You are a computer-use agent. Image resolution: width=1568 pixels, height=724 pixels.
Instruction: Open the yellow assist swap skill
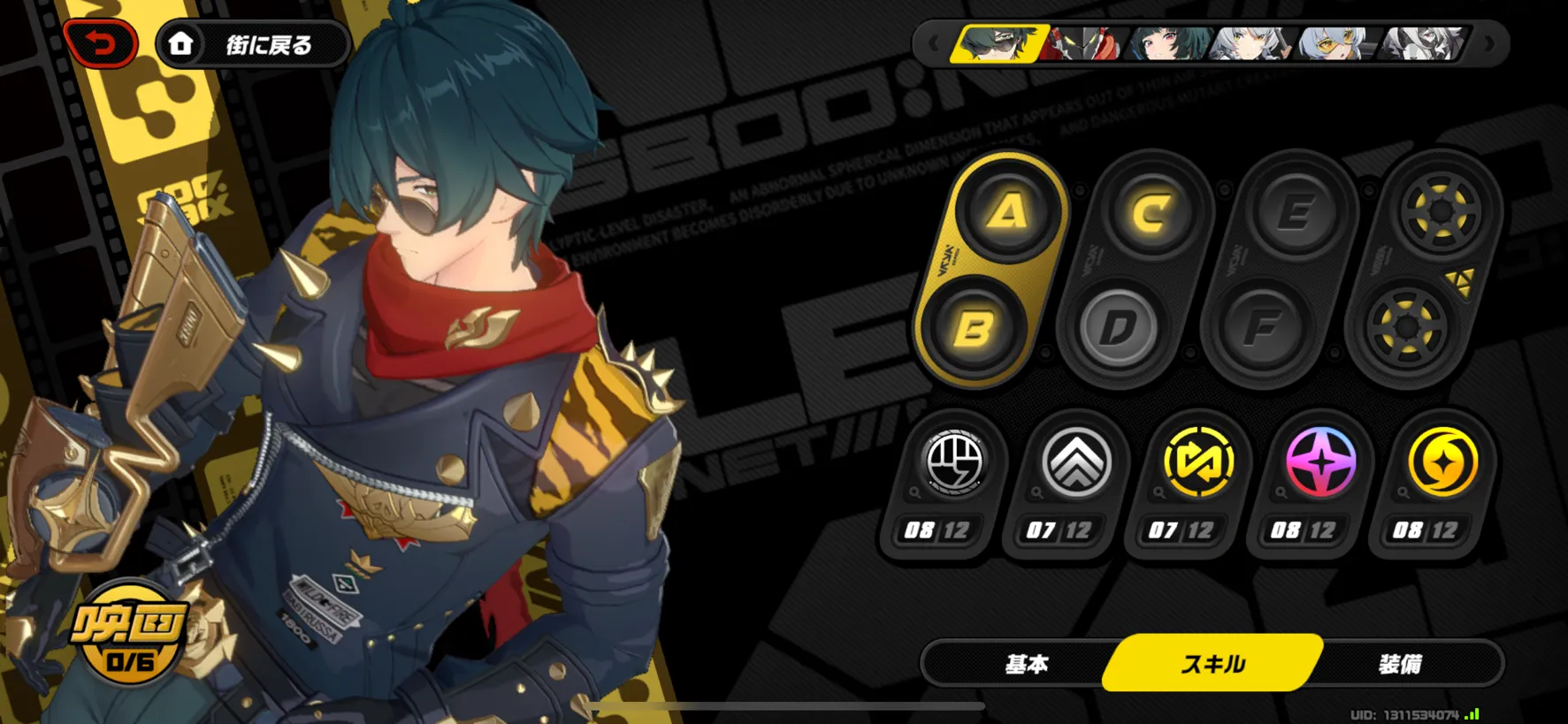tap(1198, 462)
